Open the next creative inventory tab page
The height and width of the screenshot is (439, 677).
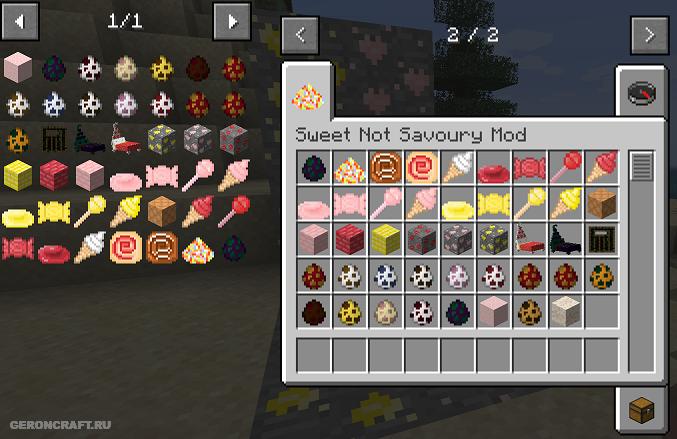649,35
